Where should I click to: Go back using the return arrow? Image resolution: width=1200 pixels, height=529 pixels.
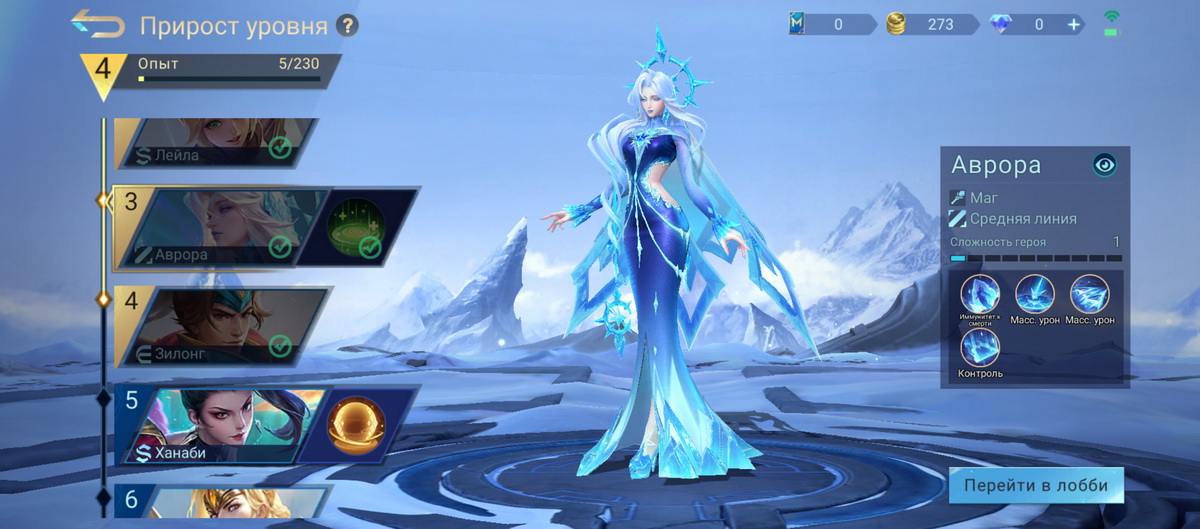(98, 24)
